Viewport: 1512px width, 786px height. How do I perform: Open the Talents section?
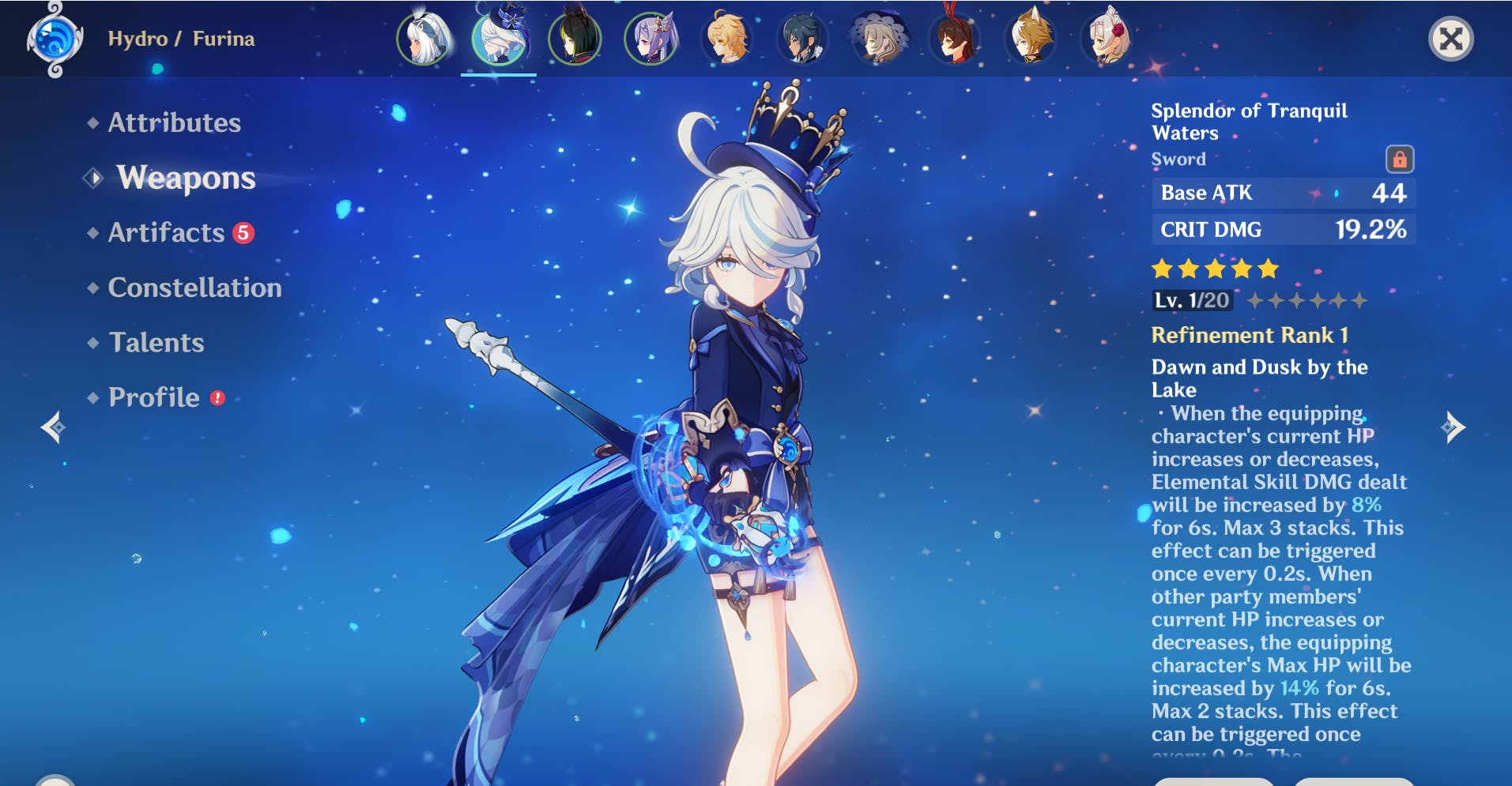point(156,342)
